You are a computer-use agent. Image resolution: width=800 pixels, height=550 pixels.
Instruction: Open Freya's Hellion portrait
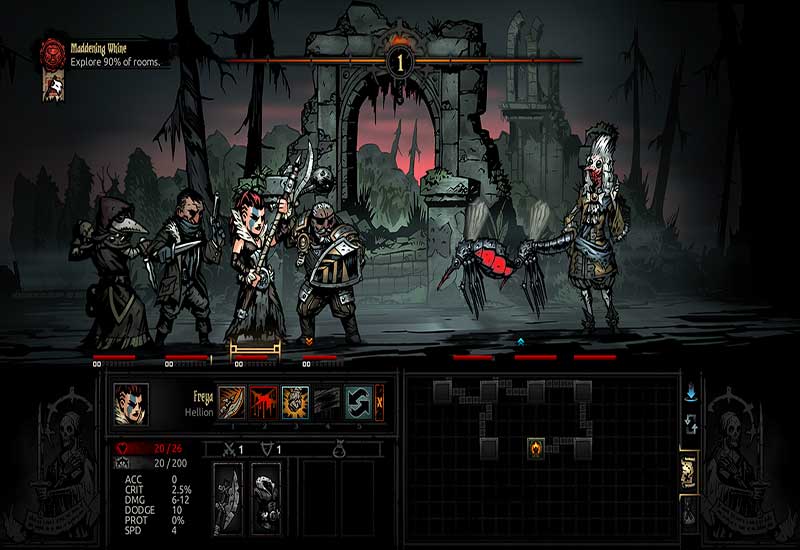point(131,402)
